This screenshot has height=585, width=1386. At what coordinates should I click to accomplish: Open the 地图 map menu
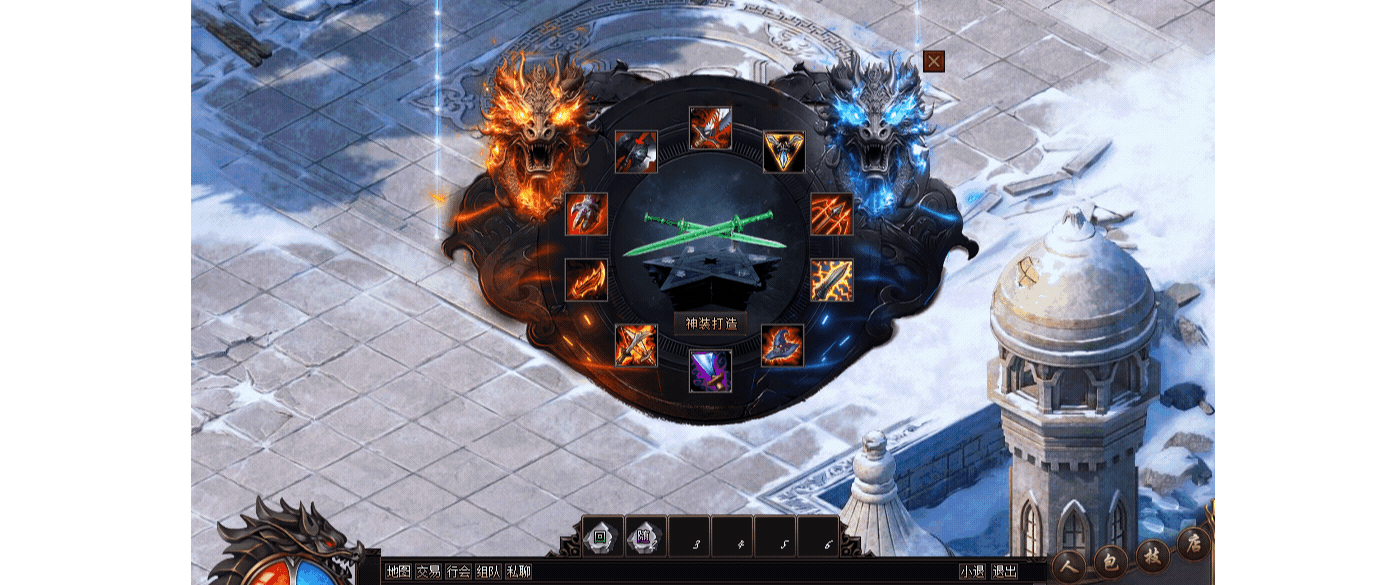coord(398,571)
